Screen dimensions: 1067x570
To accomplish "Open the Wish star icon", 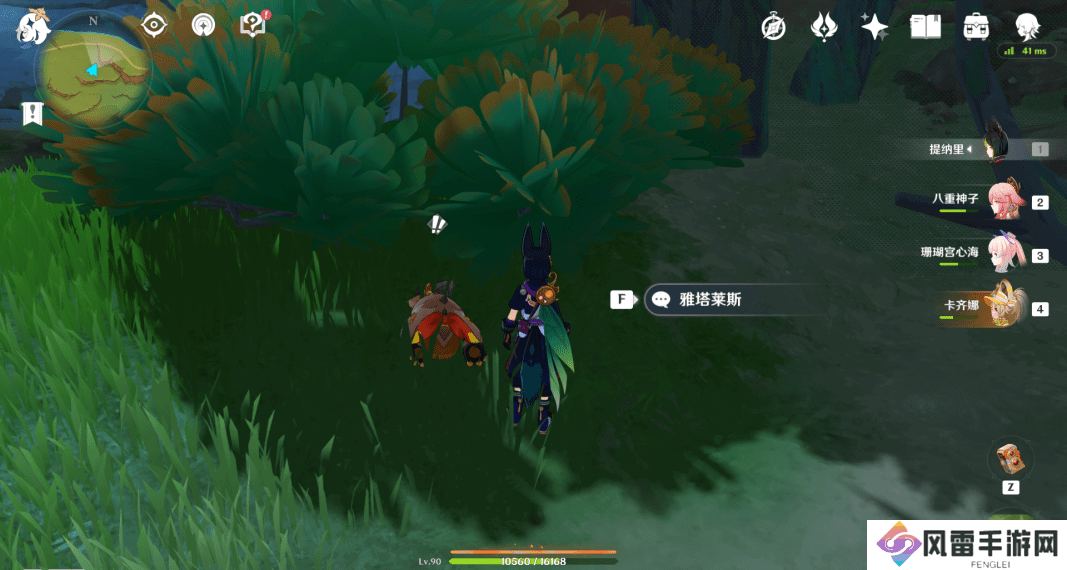I will 875,27.
